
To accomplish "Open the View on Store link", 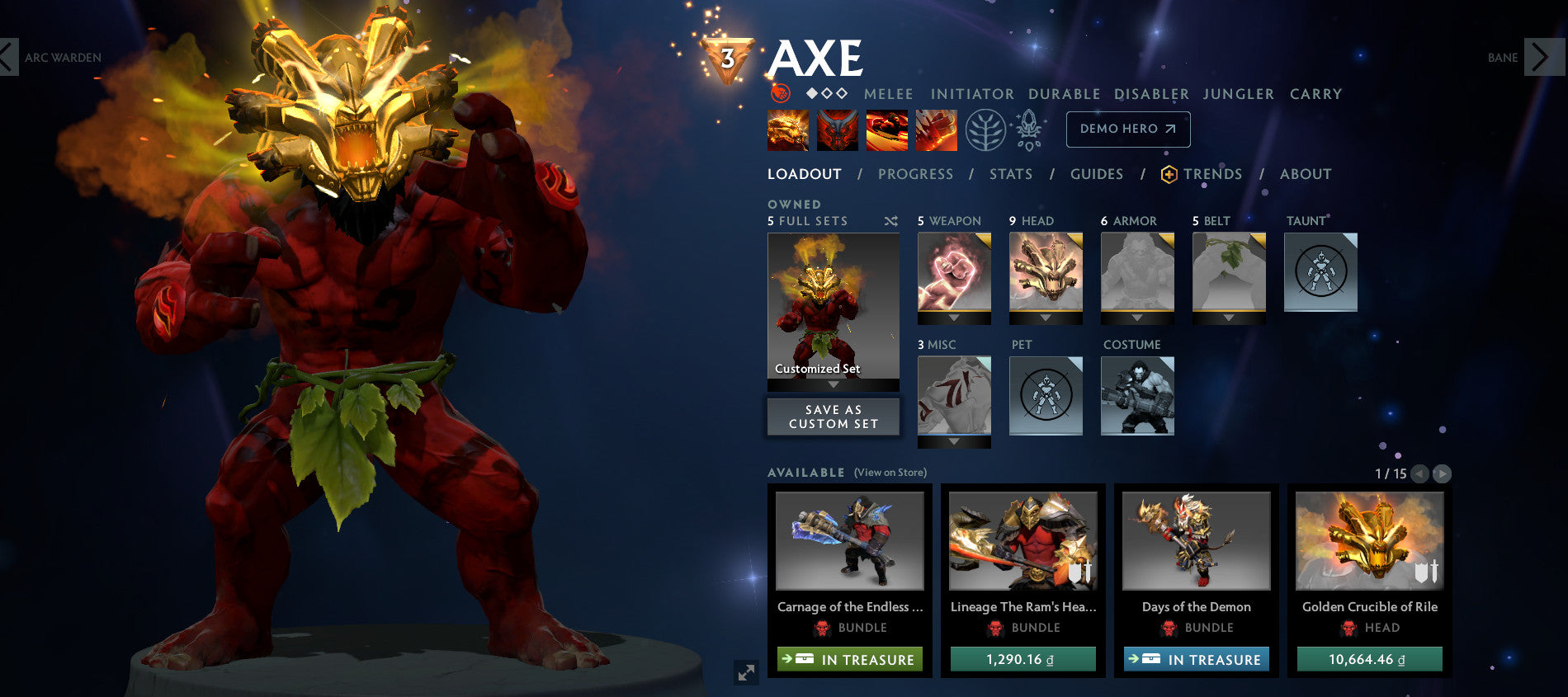I will click(x=891, y=473).
